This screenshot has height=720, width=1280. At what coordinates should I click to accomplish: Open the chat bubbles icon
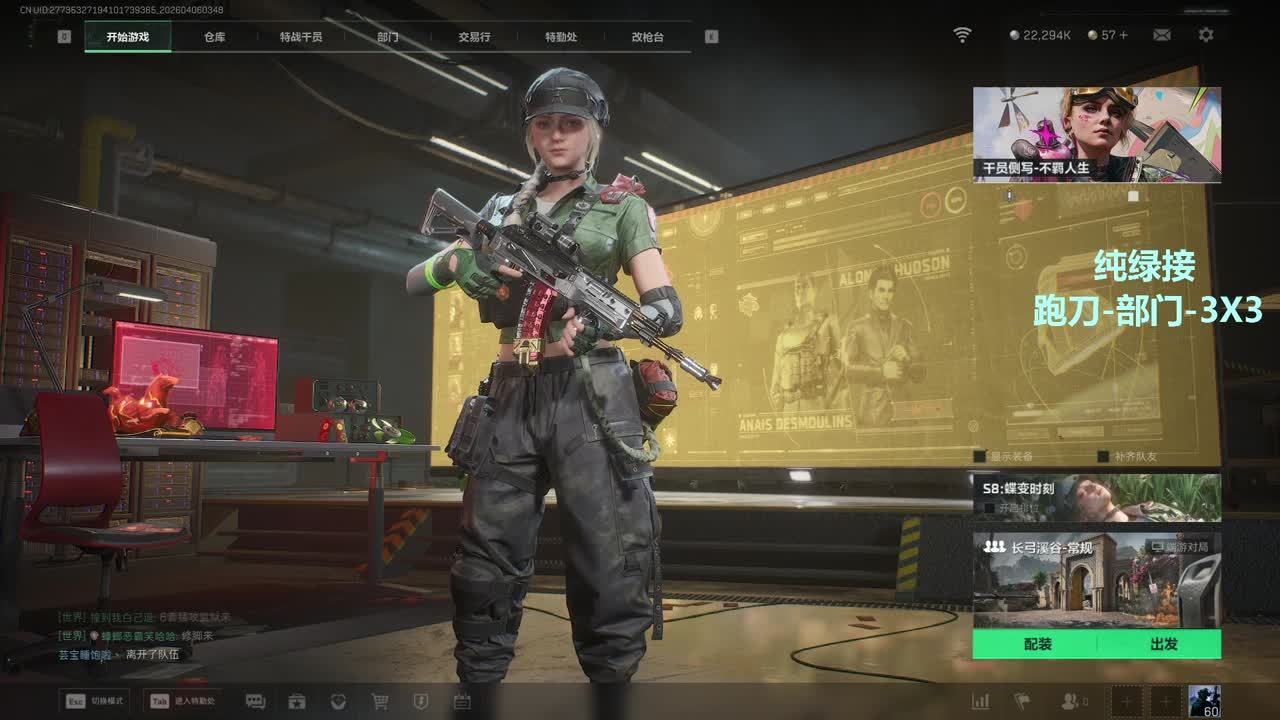click(255, 701)
